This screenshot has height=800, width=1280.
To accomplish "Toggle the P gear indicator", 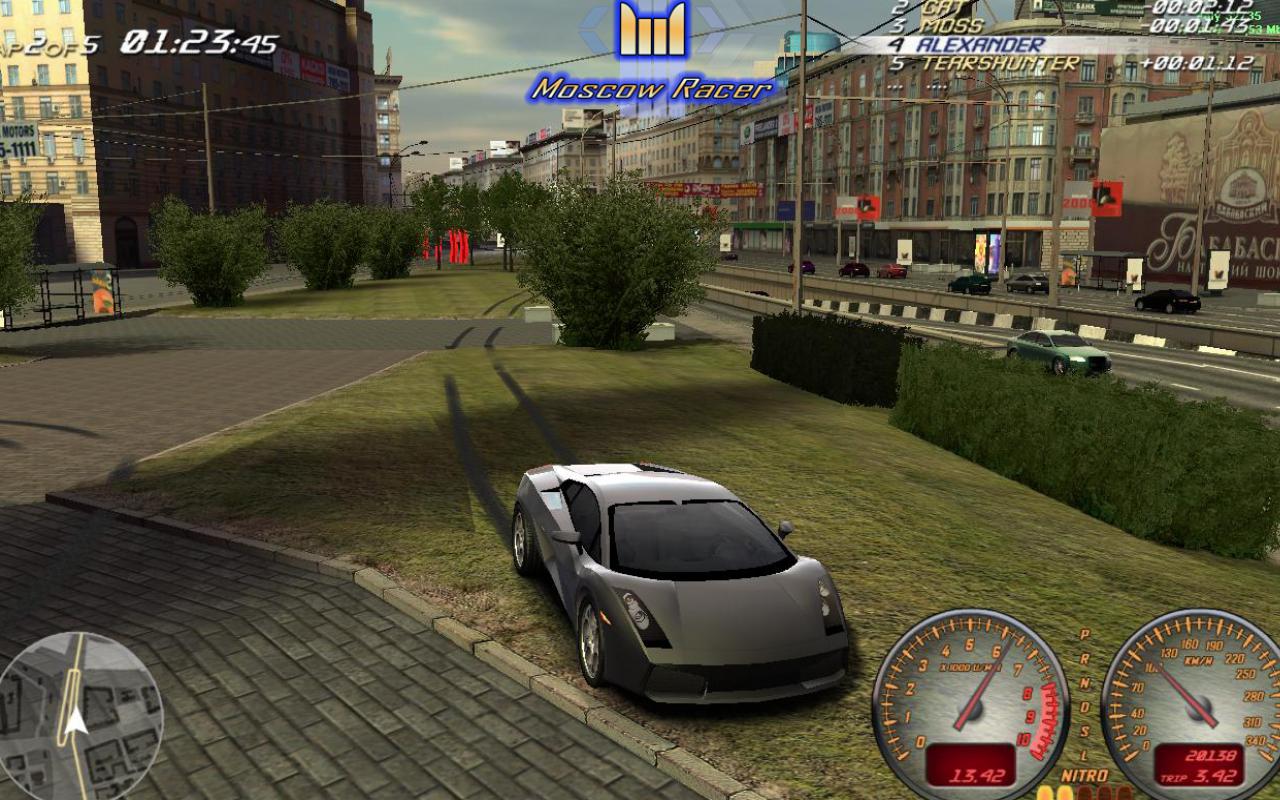I will (x=1083, y=634).
